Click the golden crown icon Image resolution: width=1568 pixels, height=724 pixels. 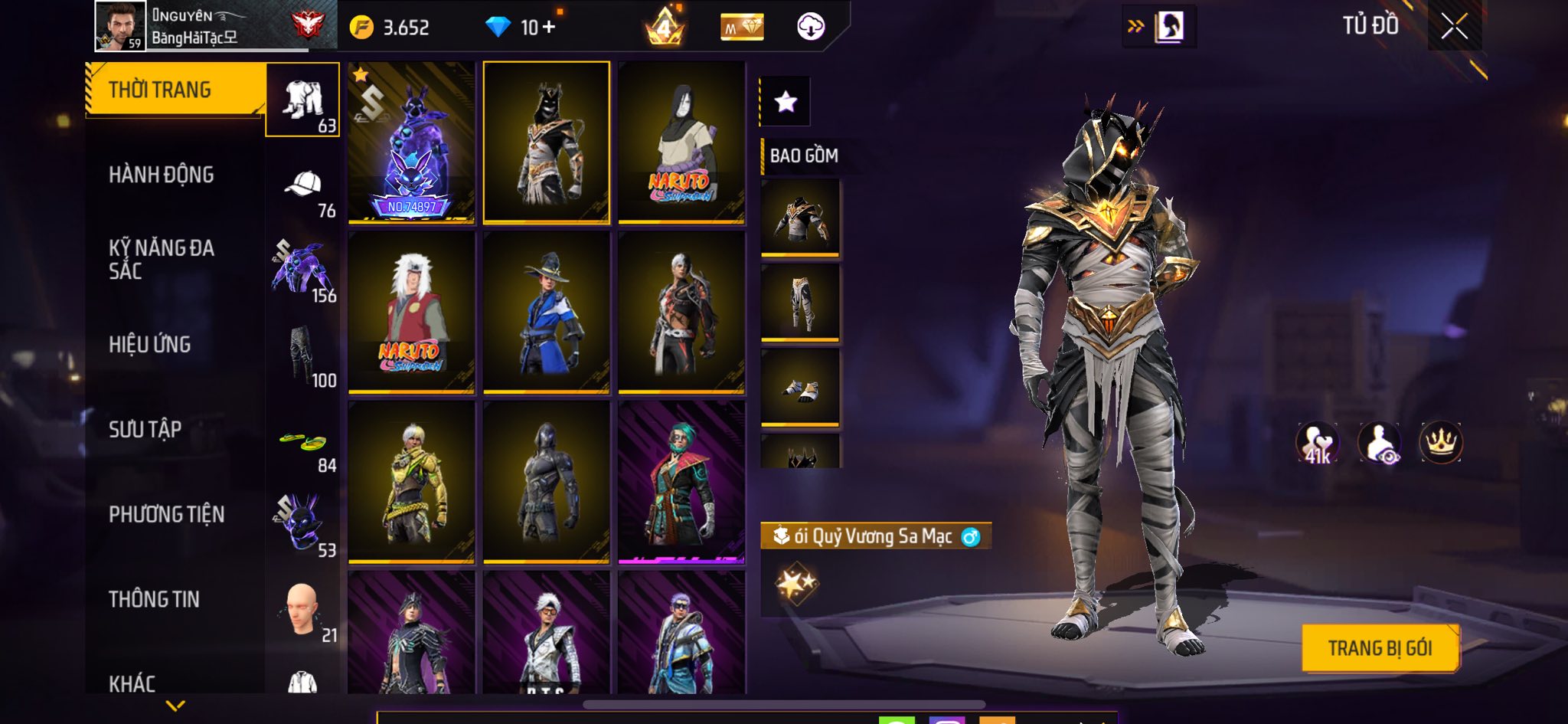click(1441, 442)
